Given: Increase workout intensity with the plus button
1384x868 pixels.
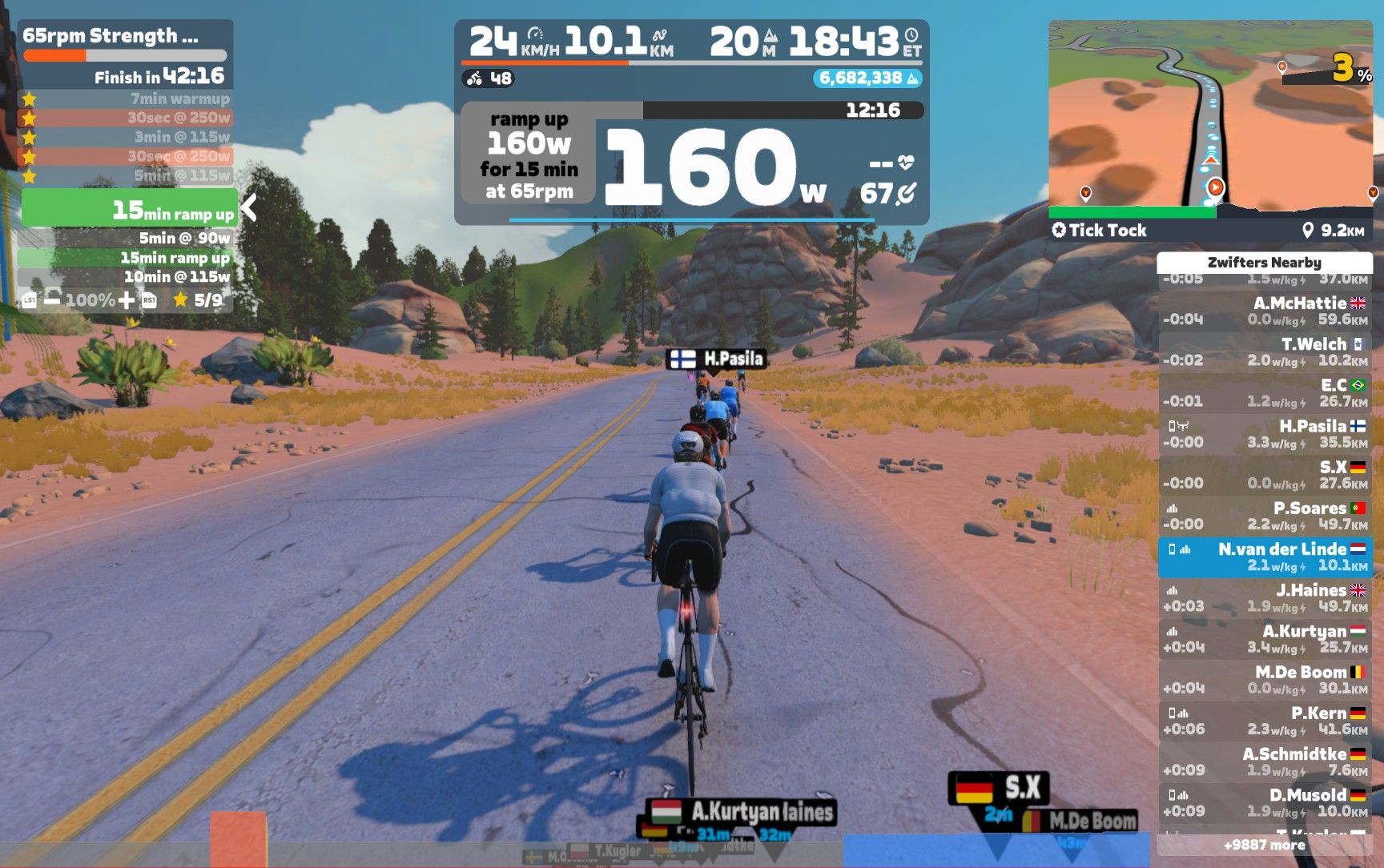Looking at the screenshot, I should [x=127, y=300].
